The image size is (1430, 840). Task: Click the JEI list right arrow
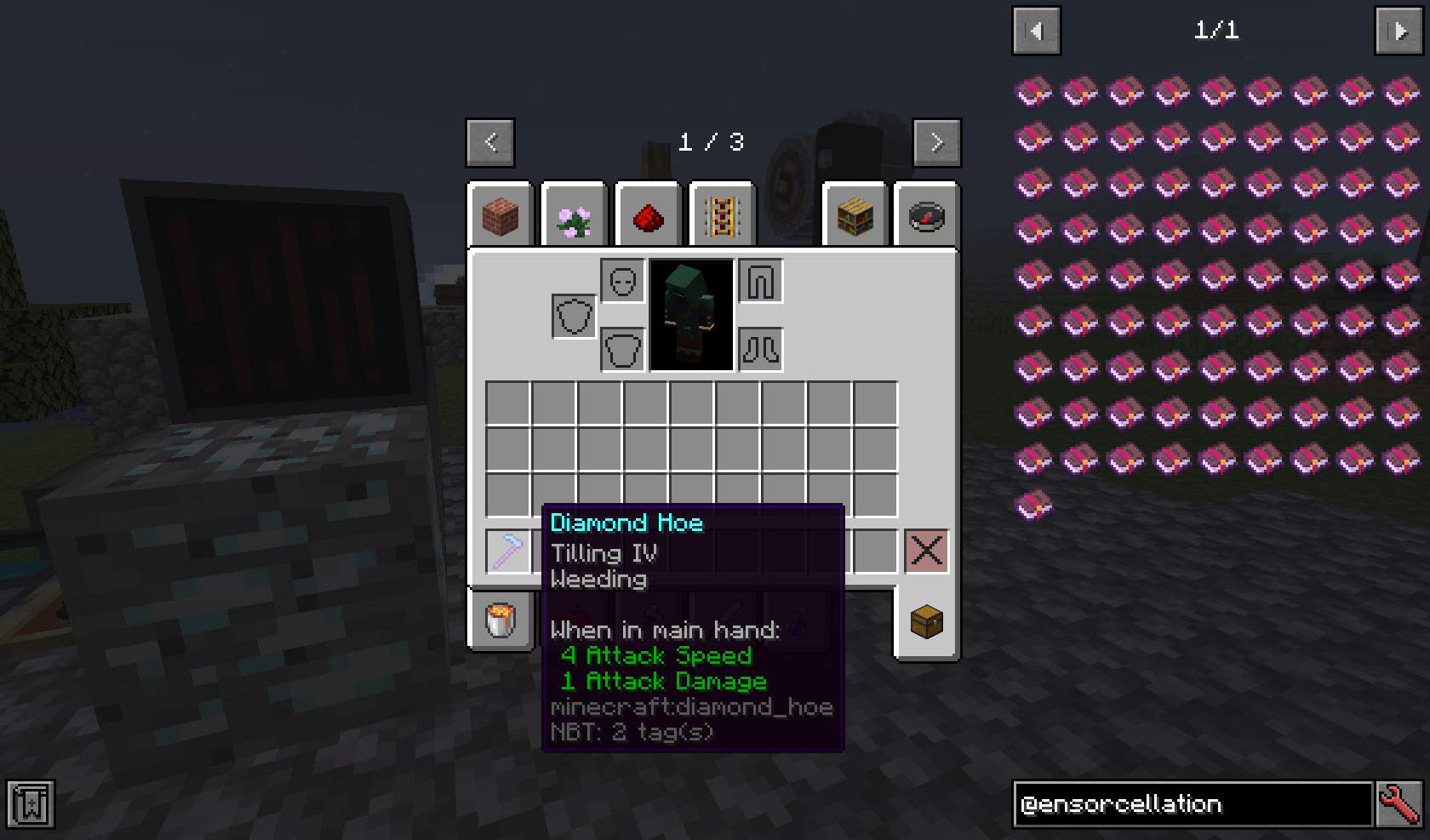1399,30
